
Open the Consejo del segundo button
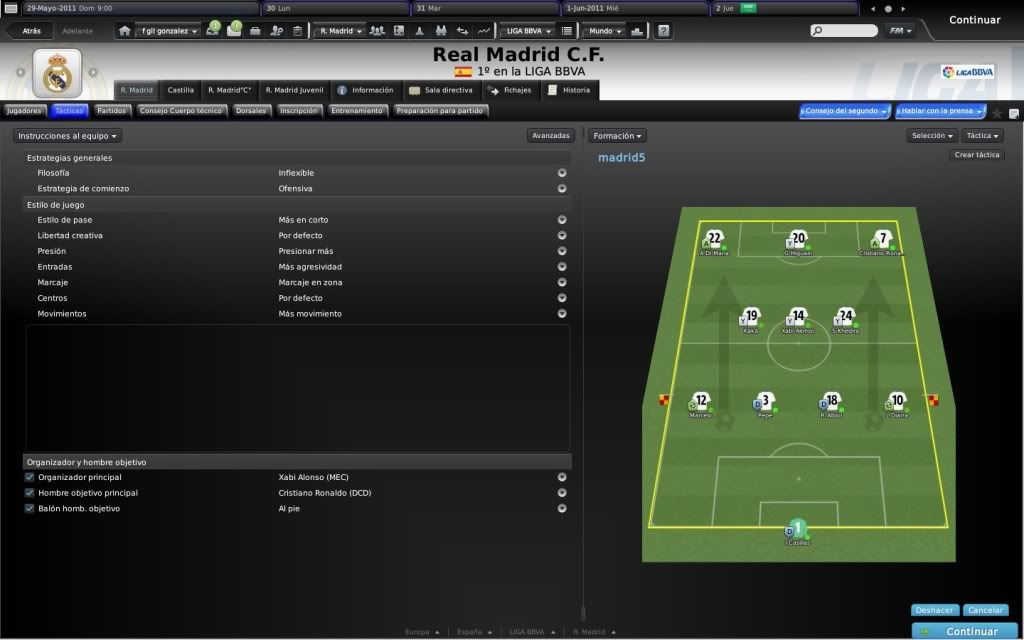(x=844, y=111)
